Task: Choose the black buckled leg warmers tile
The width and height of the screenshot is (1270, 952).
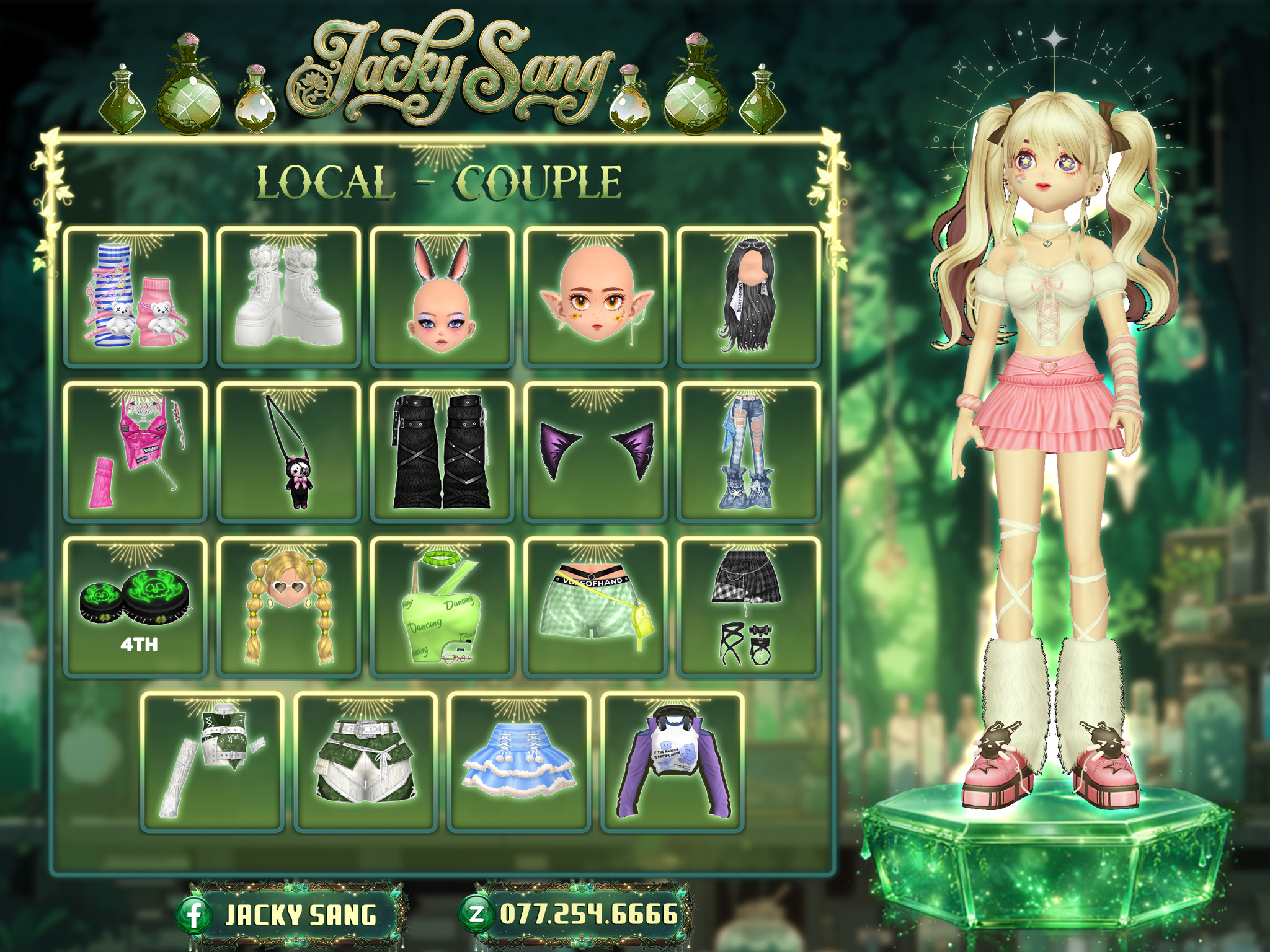Action: tap(442, 452)
